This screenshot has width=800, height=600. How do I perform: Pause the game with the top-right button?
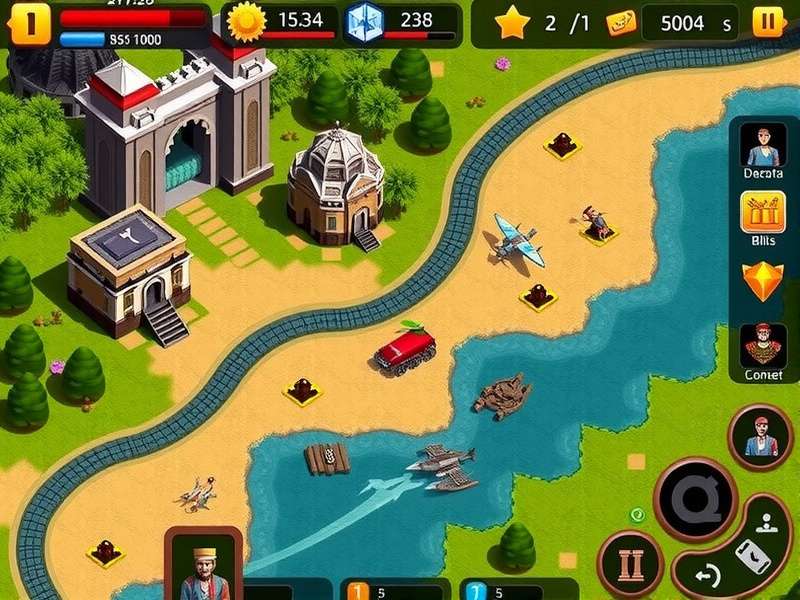768,21
